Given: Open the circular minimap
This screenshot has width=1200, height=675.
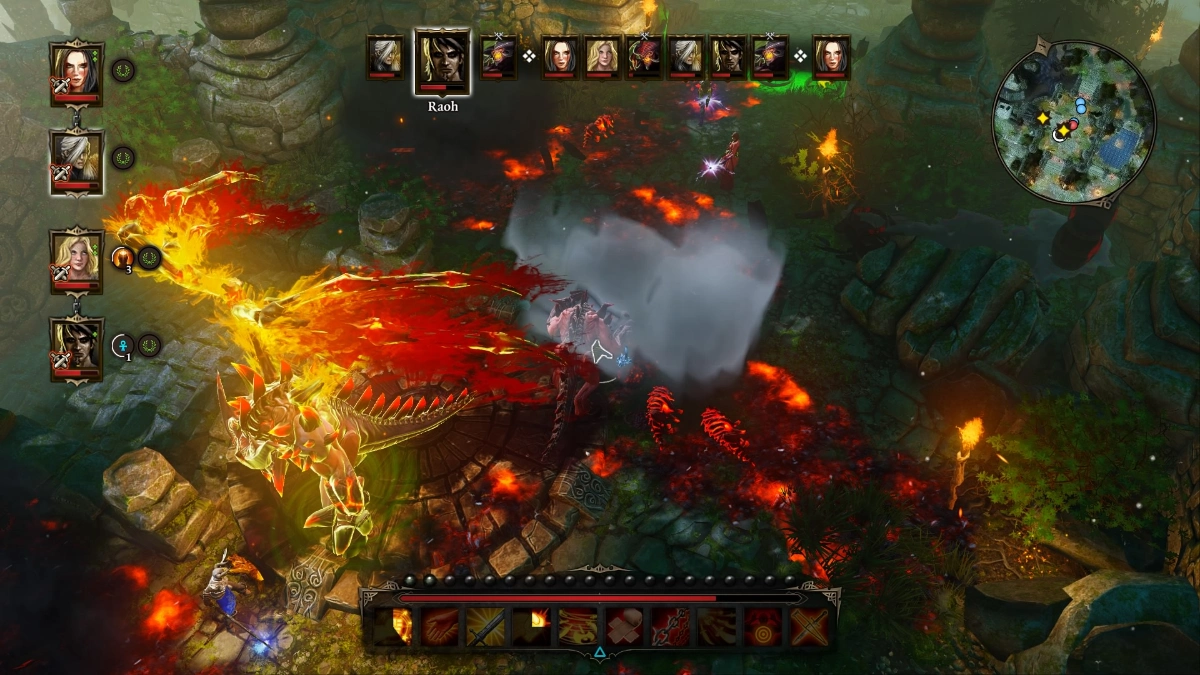Looking at the screenshot, I should 1072,123.
